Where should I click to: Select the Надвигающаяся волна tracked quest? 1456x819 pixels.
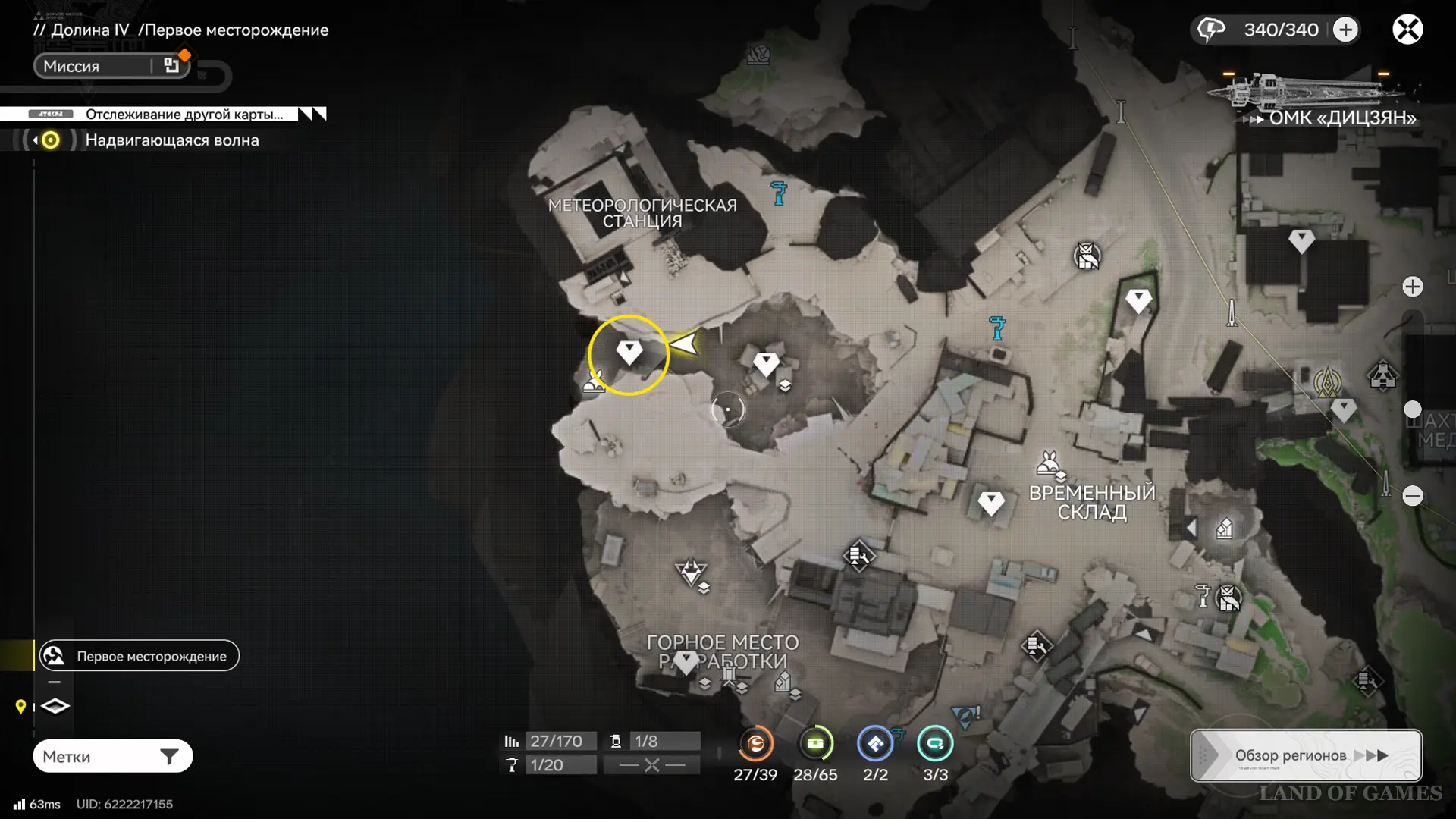click(x=171, y=140)
